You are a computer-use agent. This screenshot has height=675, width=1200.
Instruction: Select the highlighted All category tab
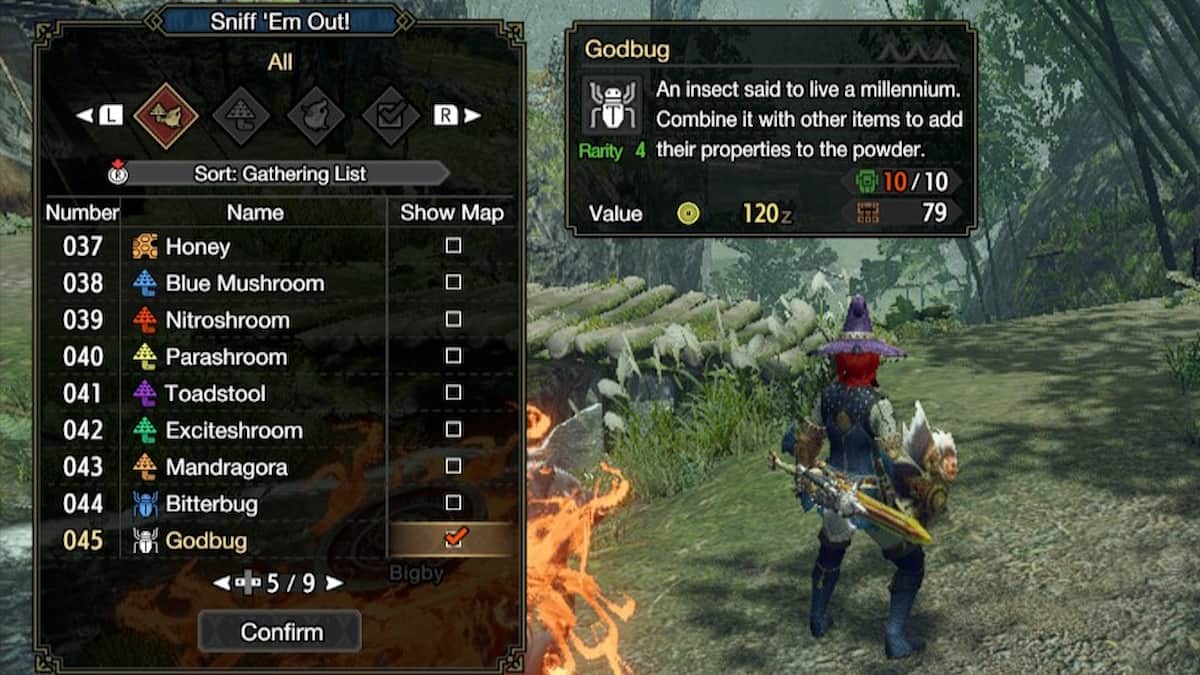click(x=165, y=116)
